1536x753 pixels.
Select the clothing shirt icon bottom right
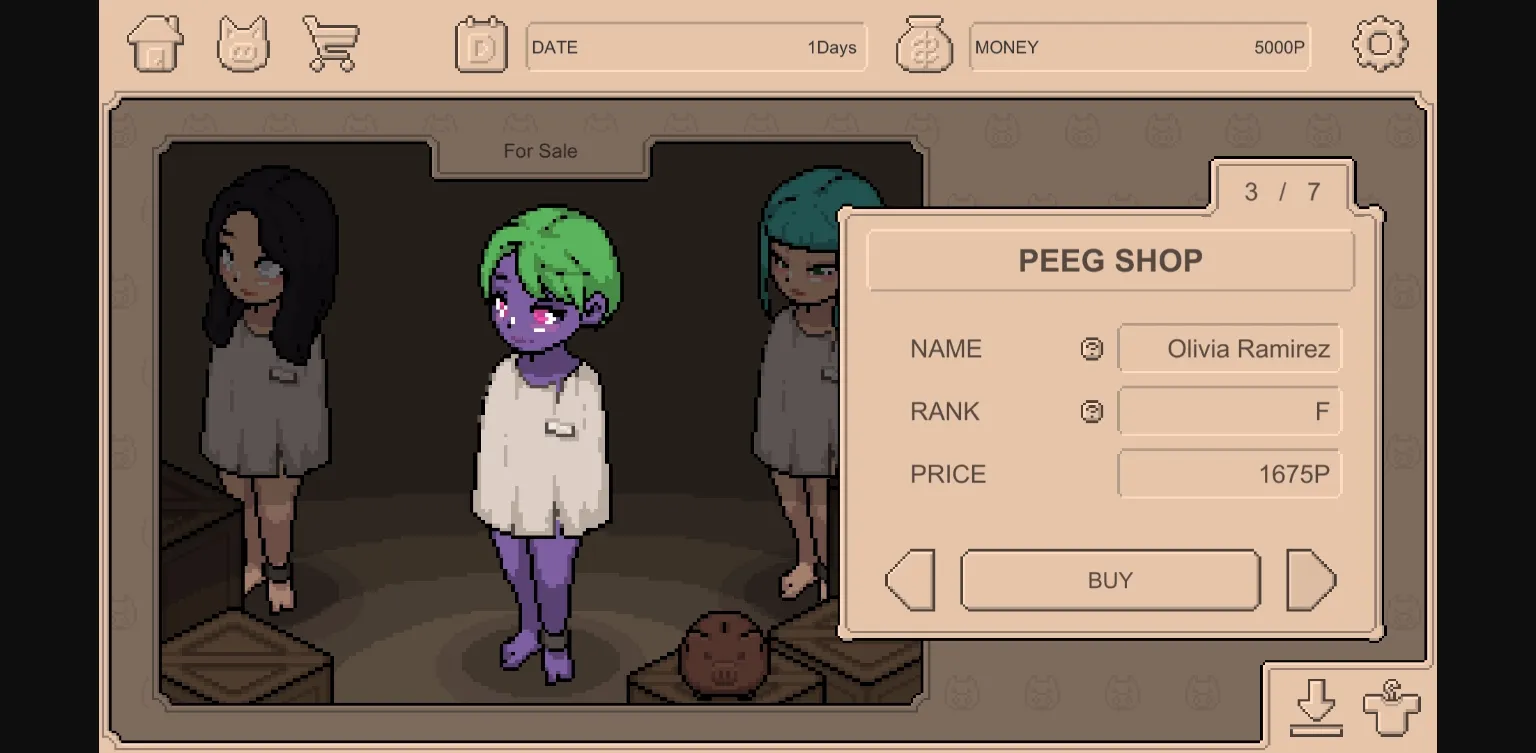pyautogui.click(x=1389, y=706)
